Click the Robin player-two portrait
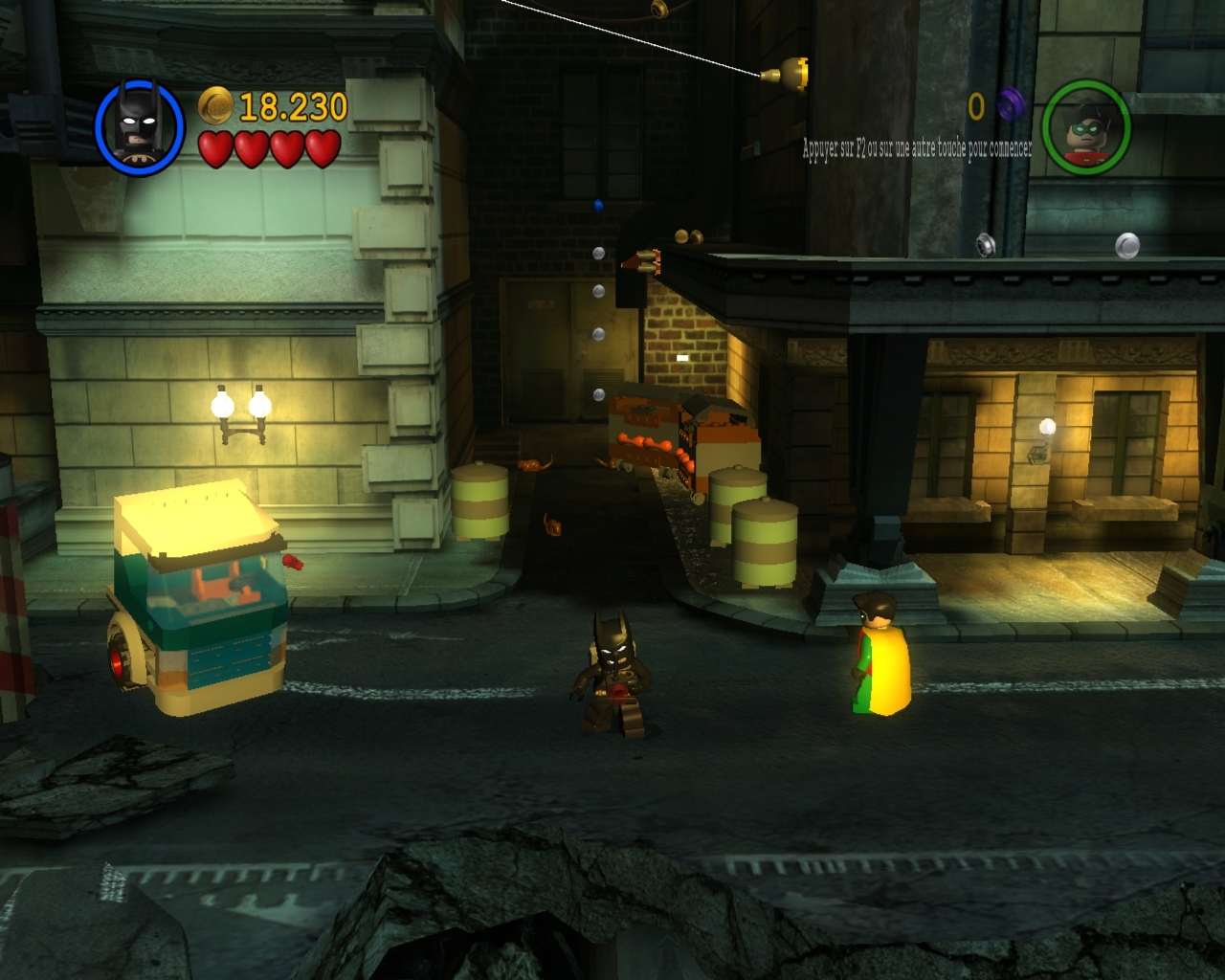 click(1085, 127)
